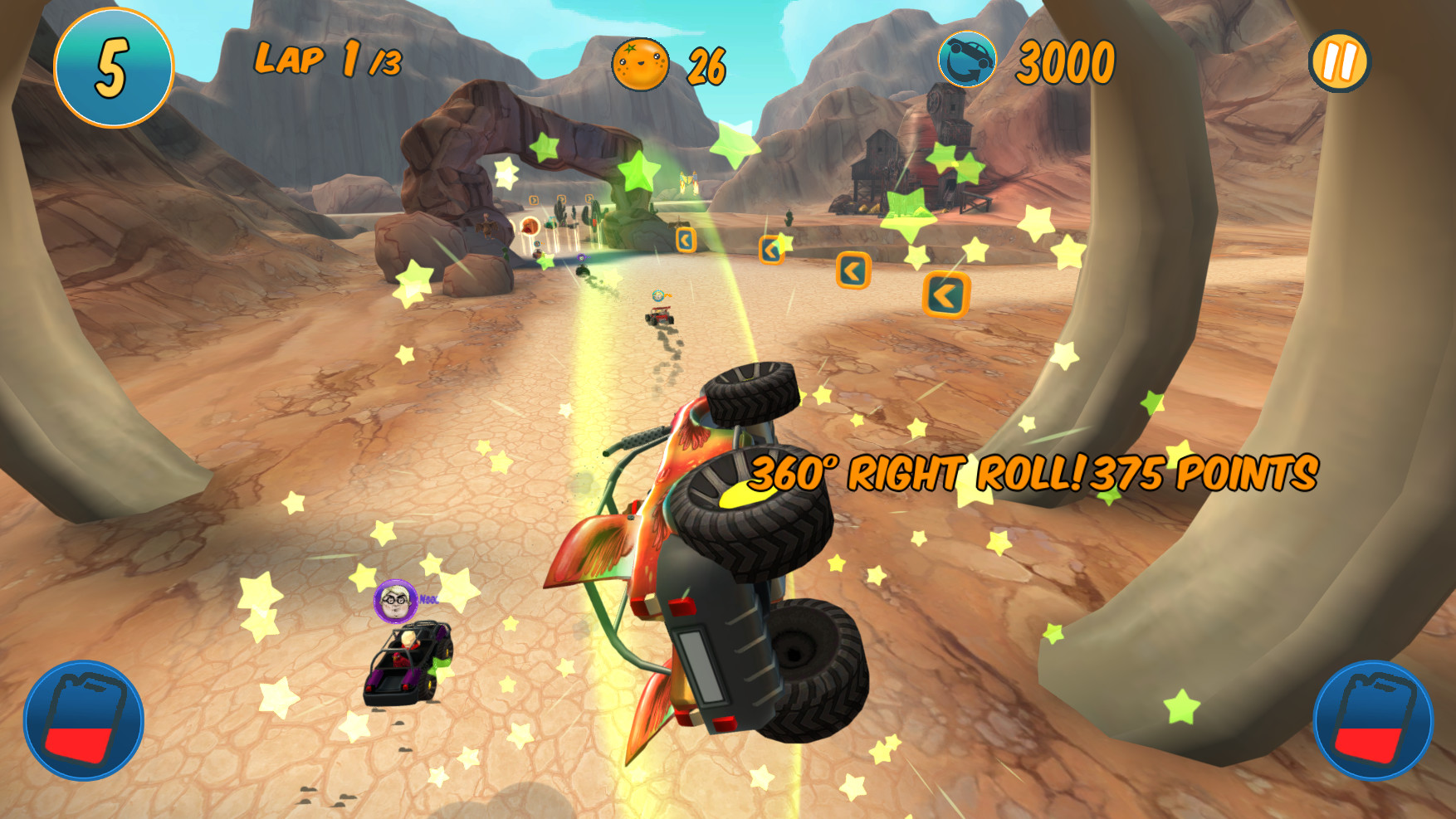Click the farthest left-turn arrow sign
Viewport: 1456px width, 819px height.
pyautogui.click(x=685, y=241)
